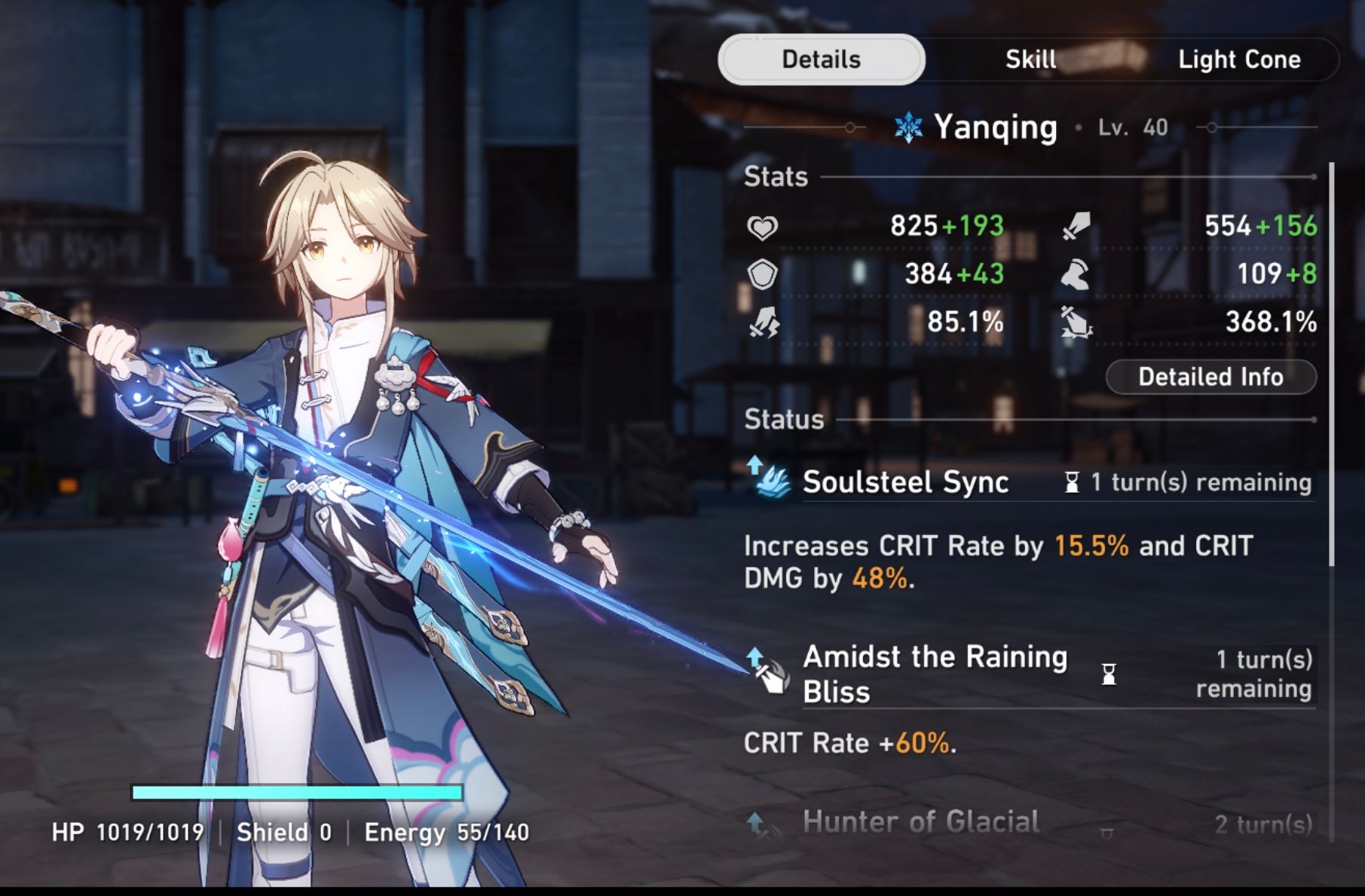Click the Energy 55/140 display
The height and width of the screenshot is (896, 1365).
[448, 833]
